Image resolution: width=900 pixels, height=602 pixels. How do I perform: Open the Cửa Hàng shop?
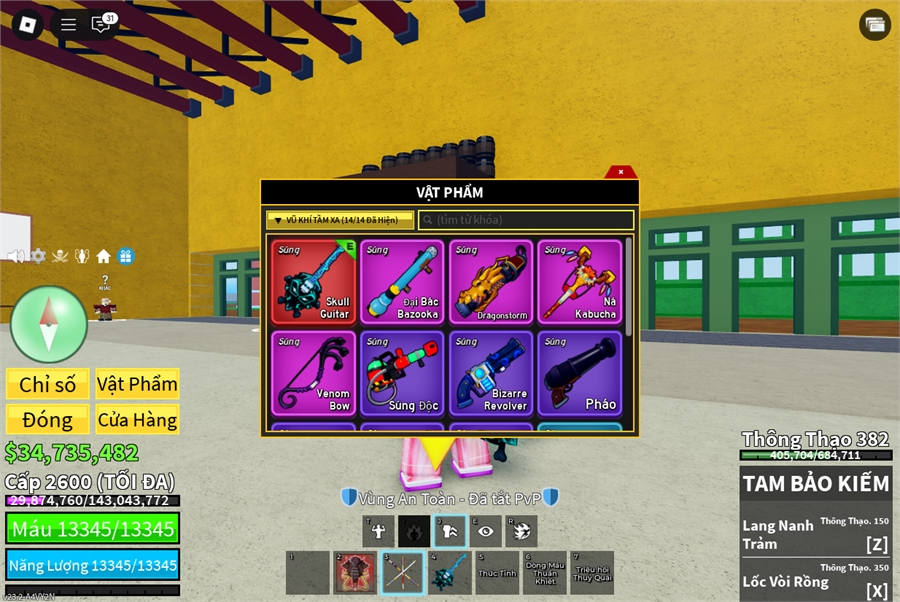[x=137, y=419]
